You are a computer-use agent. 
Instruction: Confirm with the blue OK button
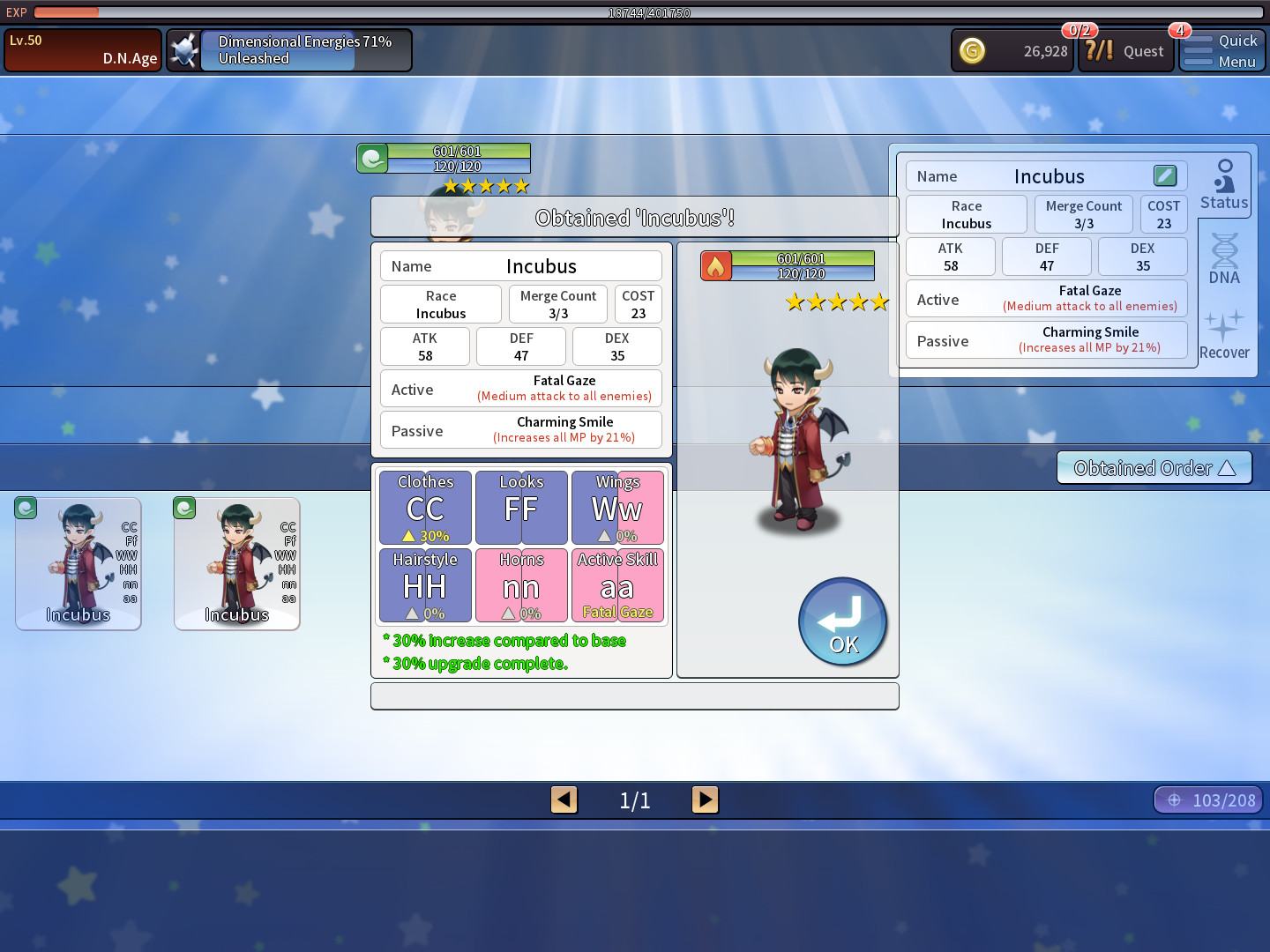click(842, 621)
